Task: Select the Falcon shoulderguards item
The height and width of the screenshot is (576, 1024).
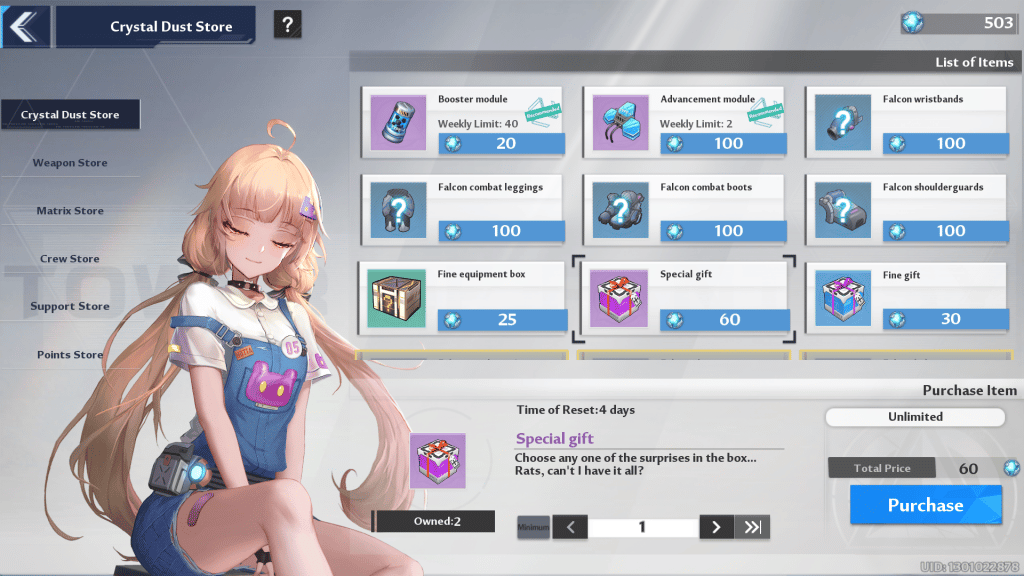Action: (x=906, y=210)
